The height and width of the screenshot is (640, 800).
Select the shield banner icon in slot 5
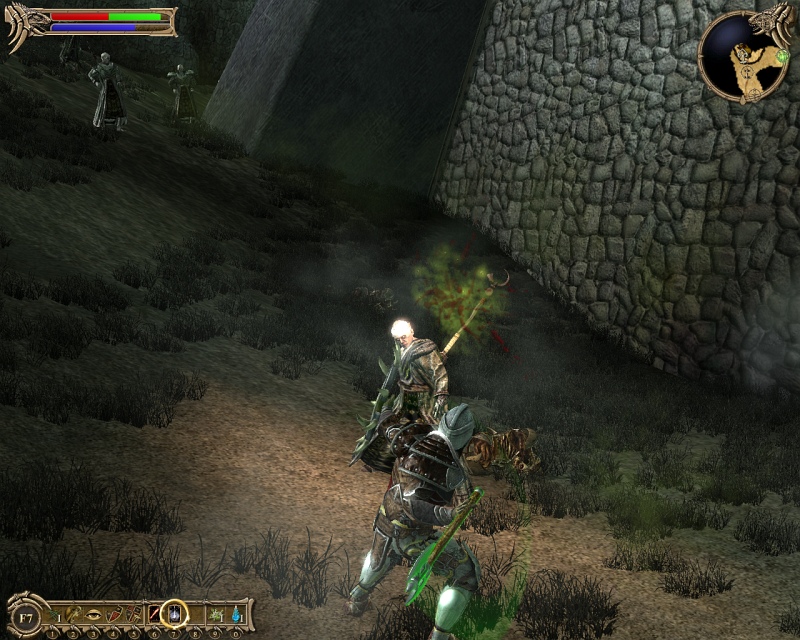coord(134,613)
